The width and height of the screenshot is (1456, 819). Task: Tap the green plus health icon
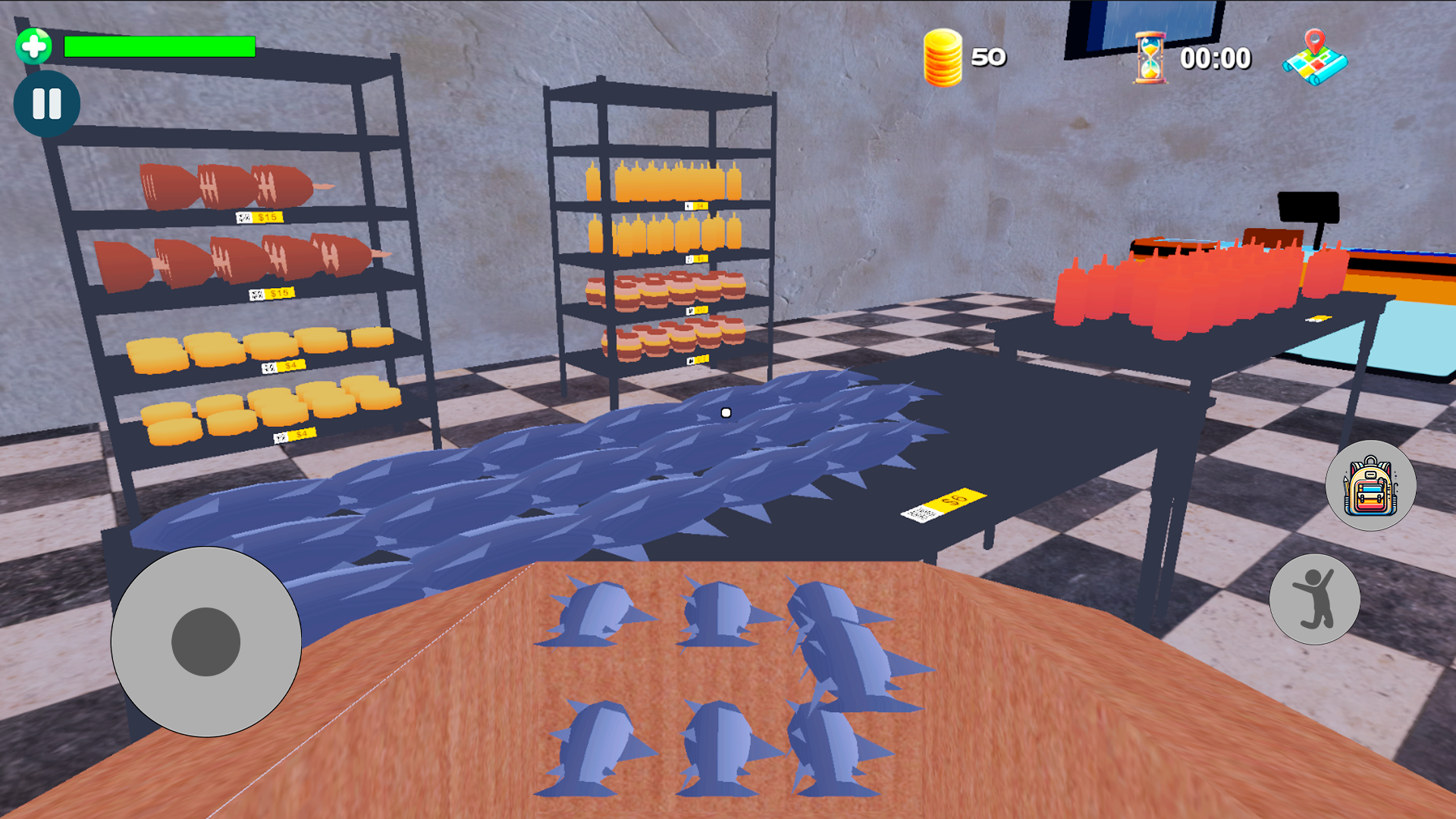[x=33, y=45]
